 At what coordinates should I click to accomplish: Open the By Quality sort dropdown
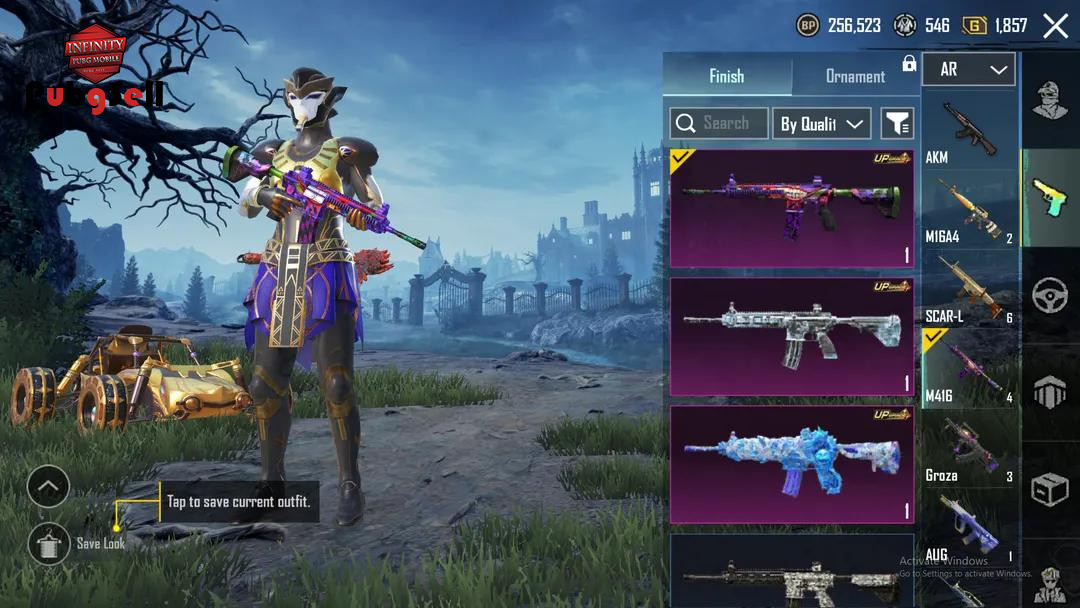coord(821,124)
